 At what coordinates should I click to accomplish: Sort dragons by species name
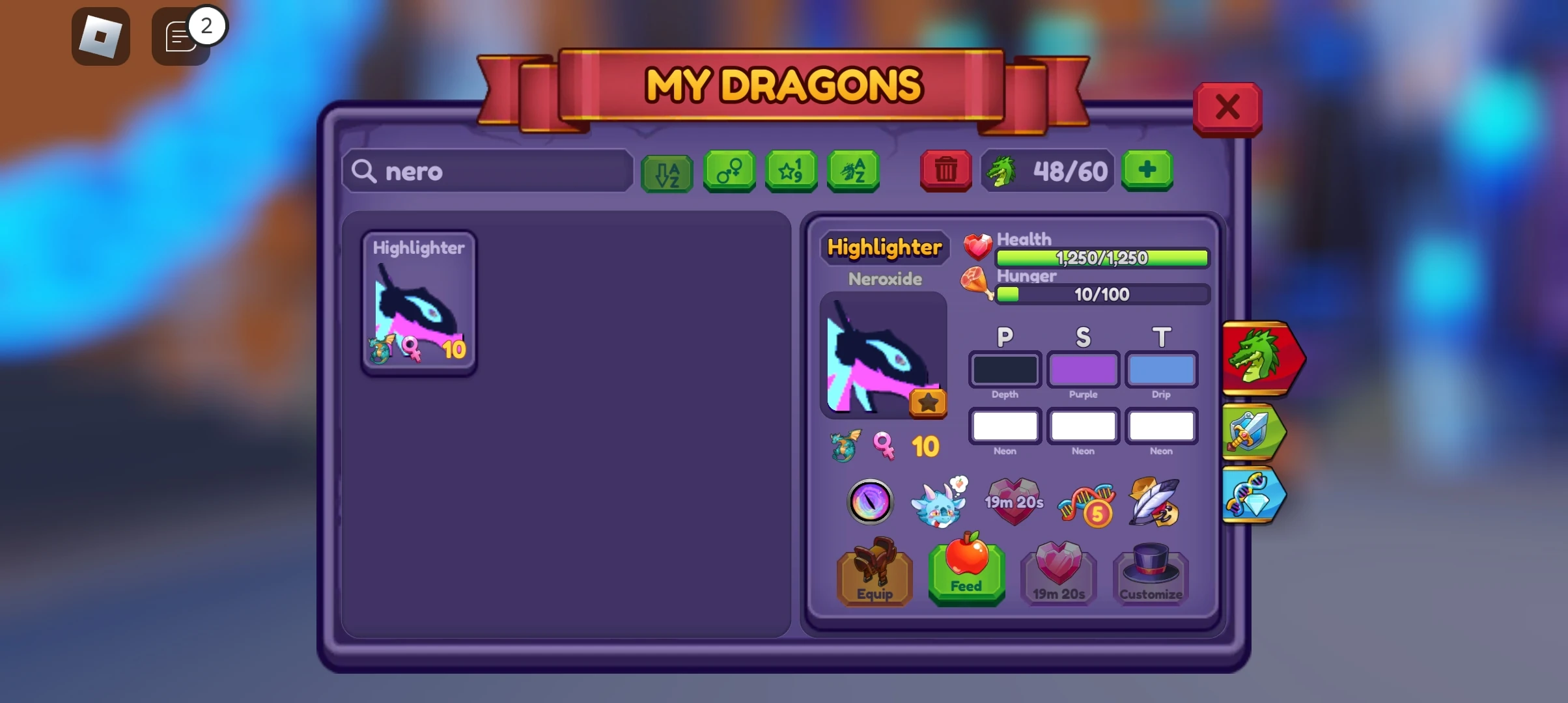click(x=852, y=171)
